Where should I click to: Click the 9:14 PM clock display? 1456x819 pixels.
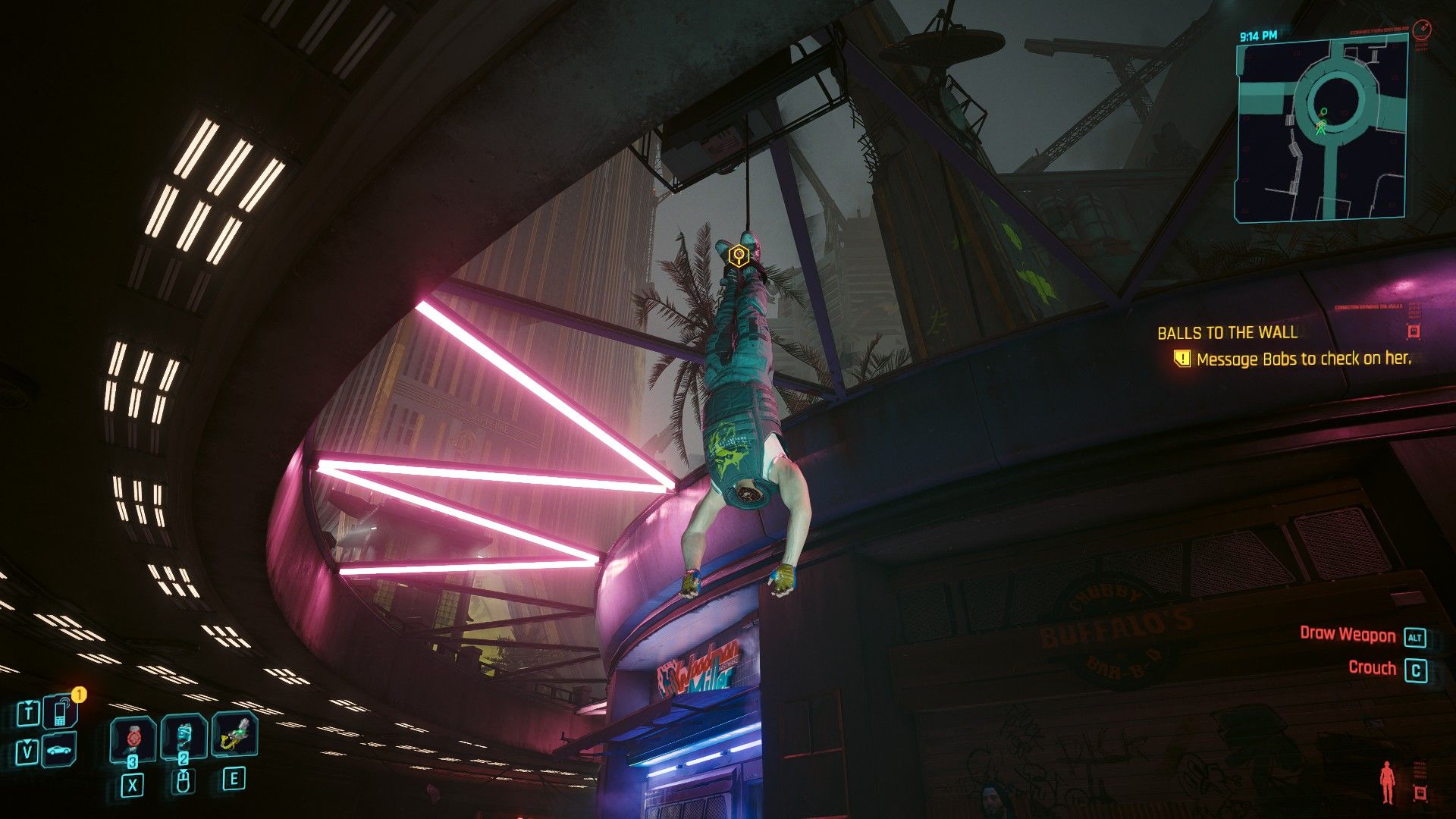pyautogui.click(x=1258, y=35)
